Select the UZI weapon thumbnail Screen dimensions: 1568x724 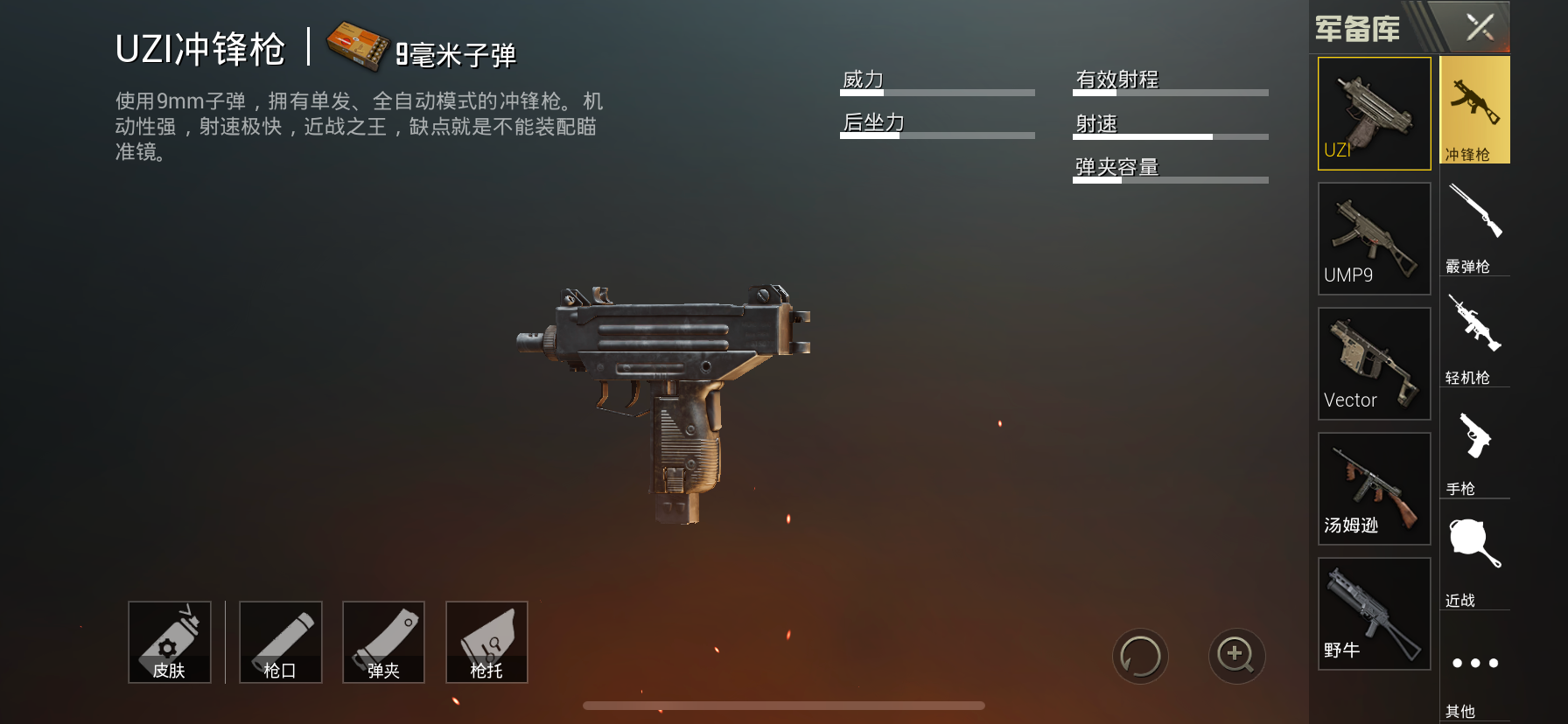tap(1374, 114)
